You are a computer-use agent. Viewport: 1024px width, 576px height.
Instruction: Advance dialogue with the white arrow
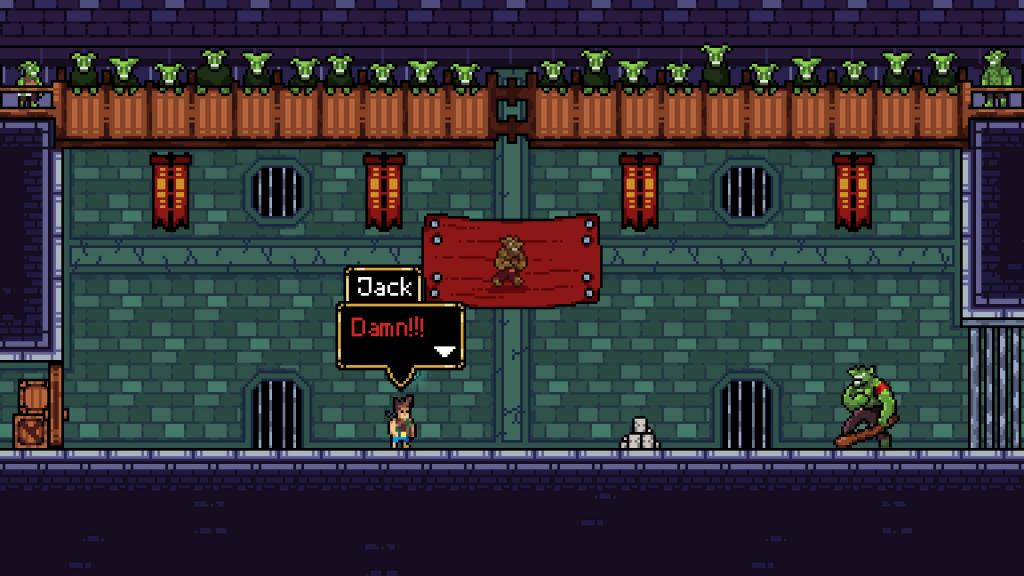(445, 351)
